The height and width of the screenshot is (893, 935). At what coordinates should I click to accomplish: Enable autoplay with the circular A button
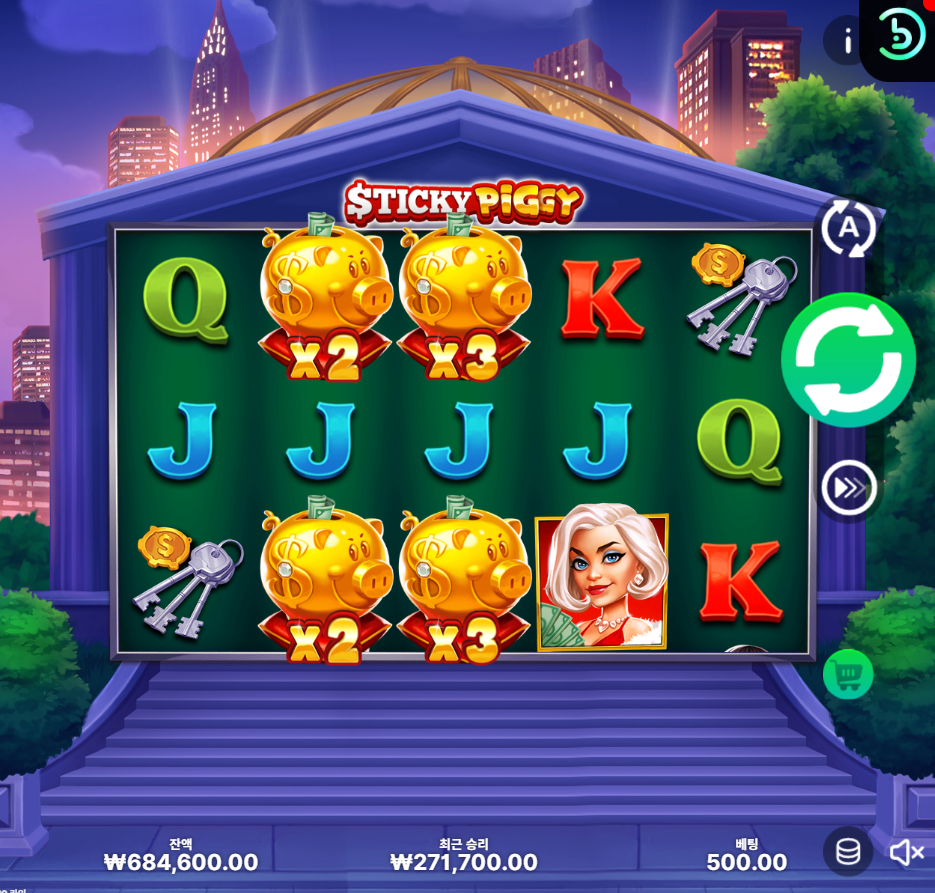[848, 228]
